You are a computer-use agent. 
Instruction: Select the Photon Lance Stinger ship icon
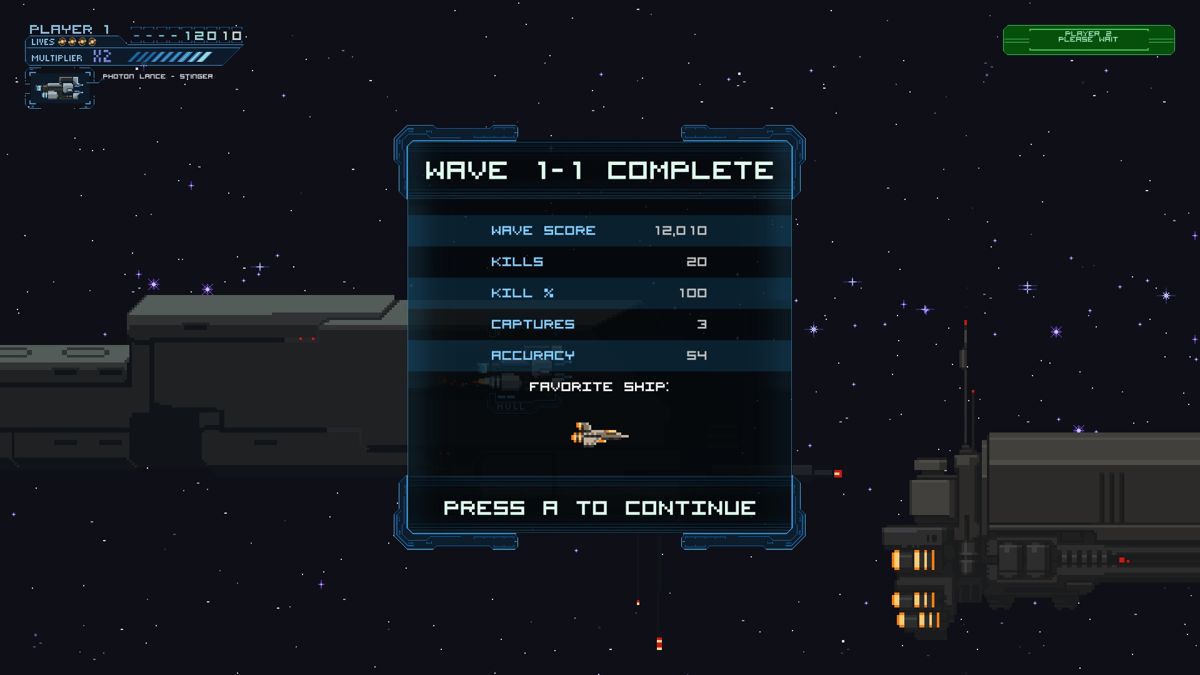(60, 90)
